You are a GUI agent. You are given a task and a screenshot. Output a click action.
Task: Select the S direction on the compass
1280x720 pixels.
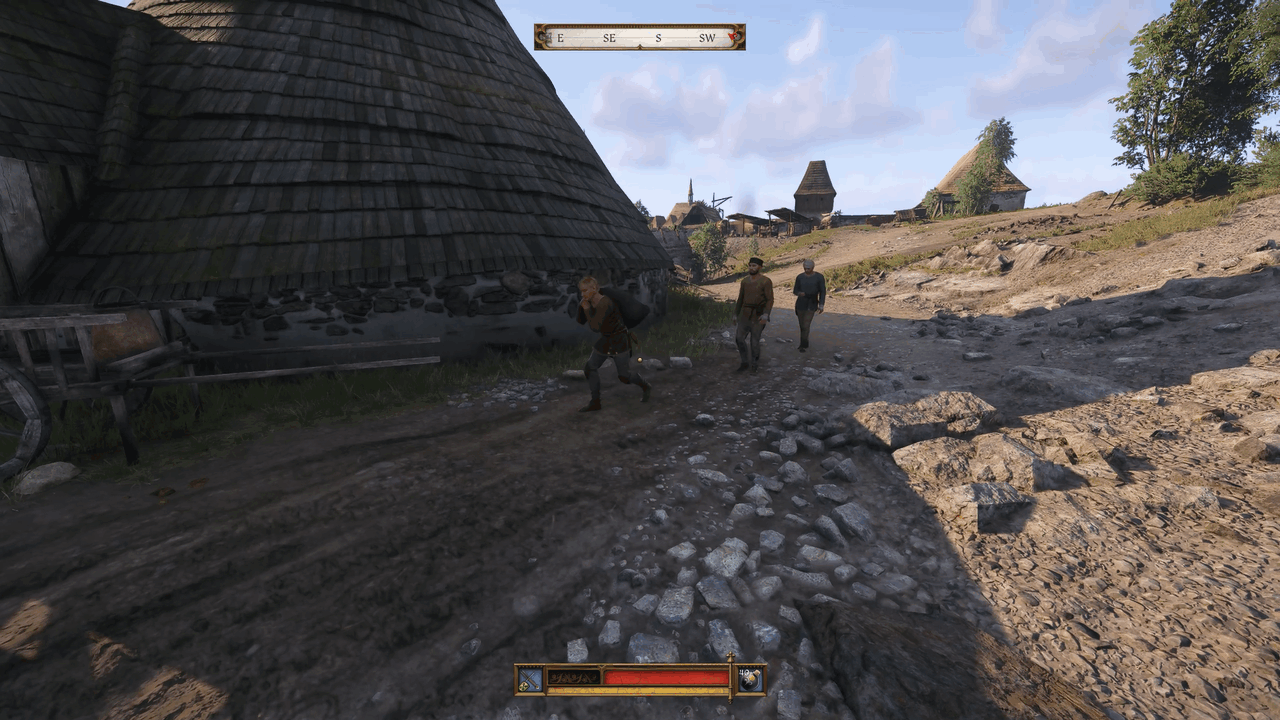pos(658,37)
